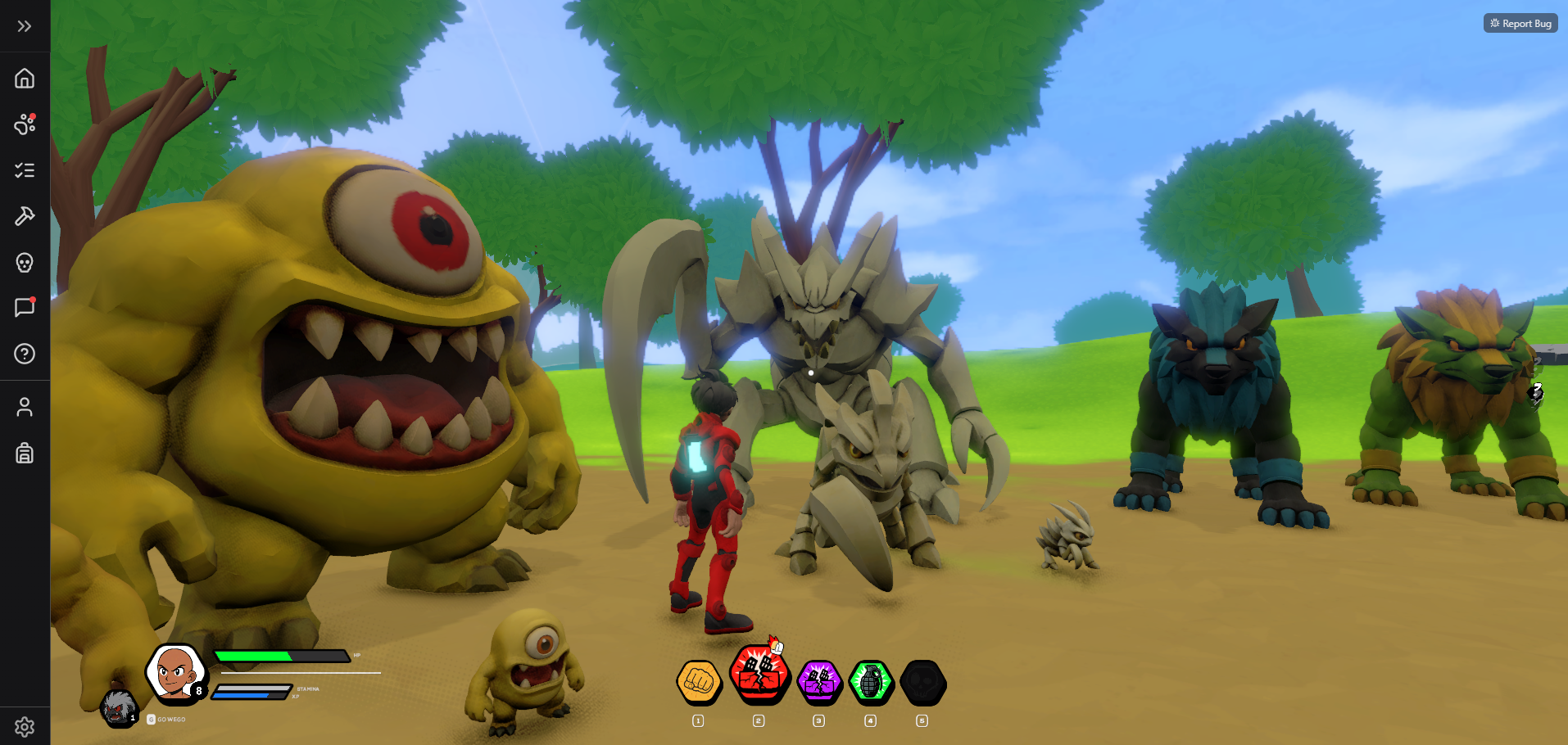Open the Home panel in the sidebar
This screenshot has height=745, width=1568.
click(x=24, y=79)
